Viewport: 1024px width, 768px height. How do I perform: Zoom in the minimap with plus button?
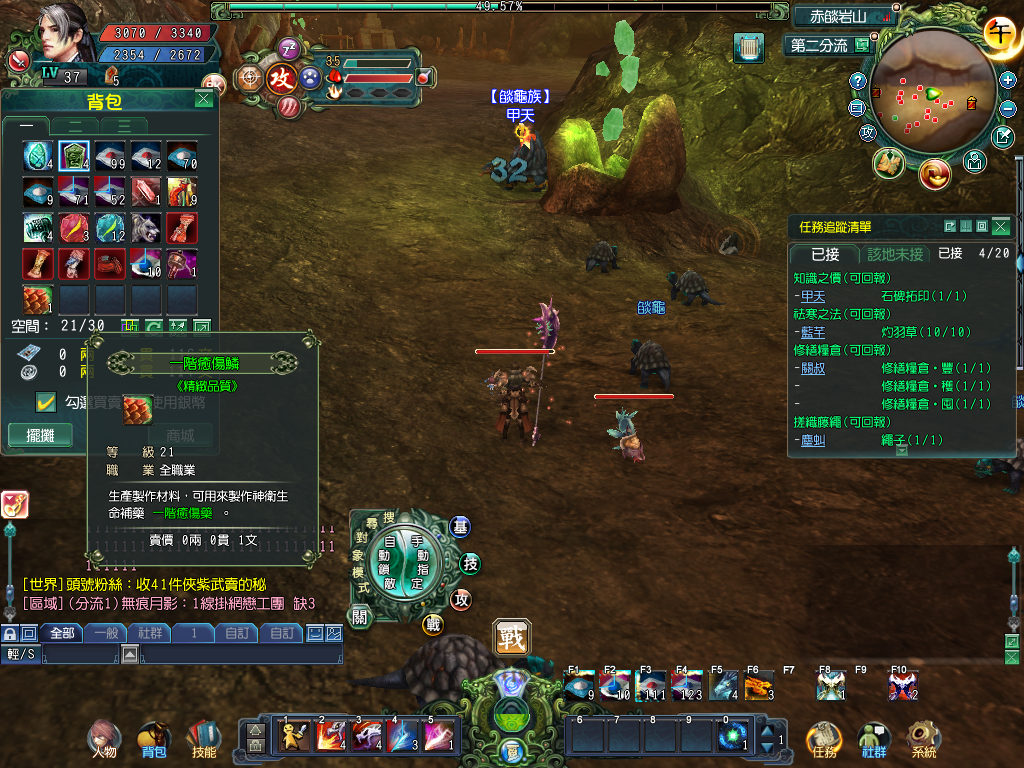click(x=1007, y=80)
